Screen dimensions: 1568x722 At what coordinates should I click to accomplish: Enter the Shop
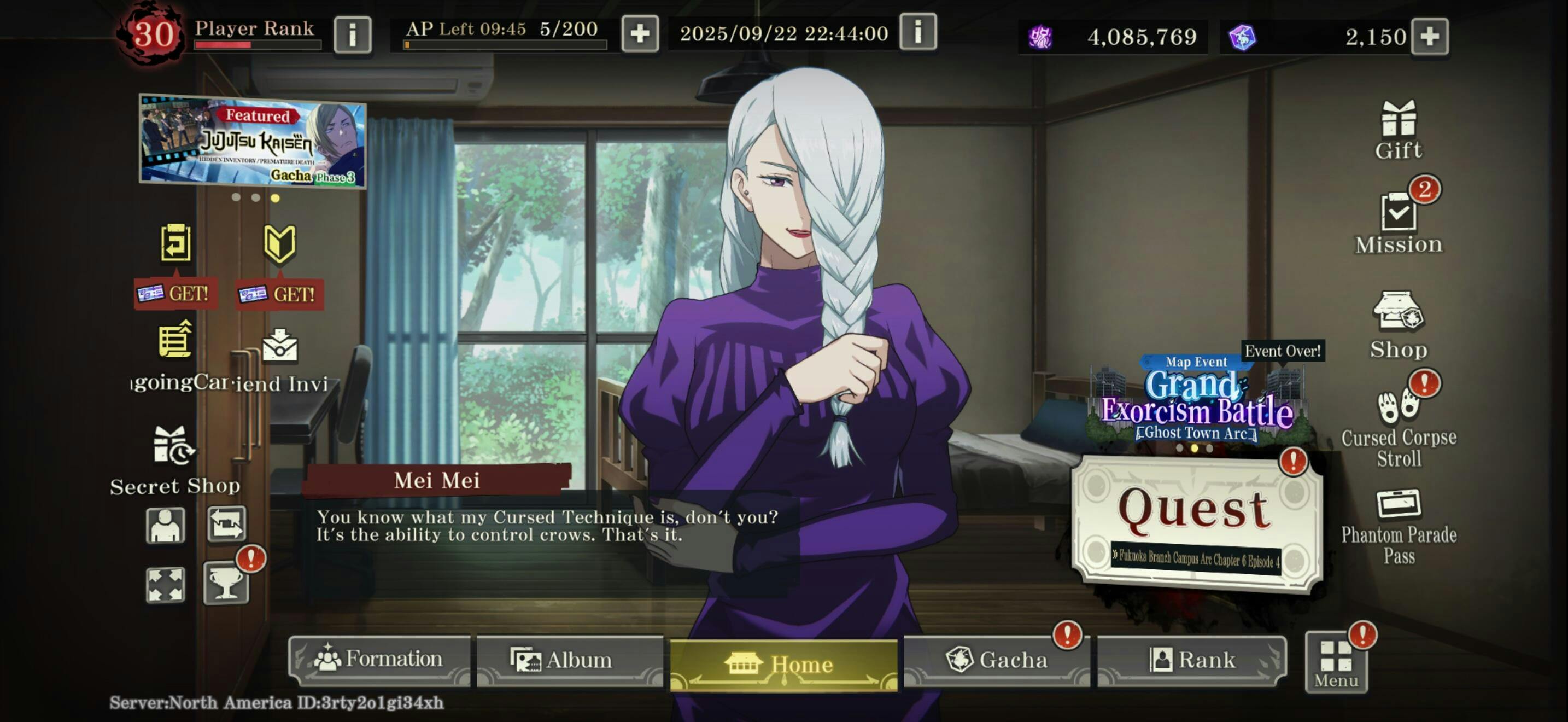point(1398,324)
